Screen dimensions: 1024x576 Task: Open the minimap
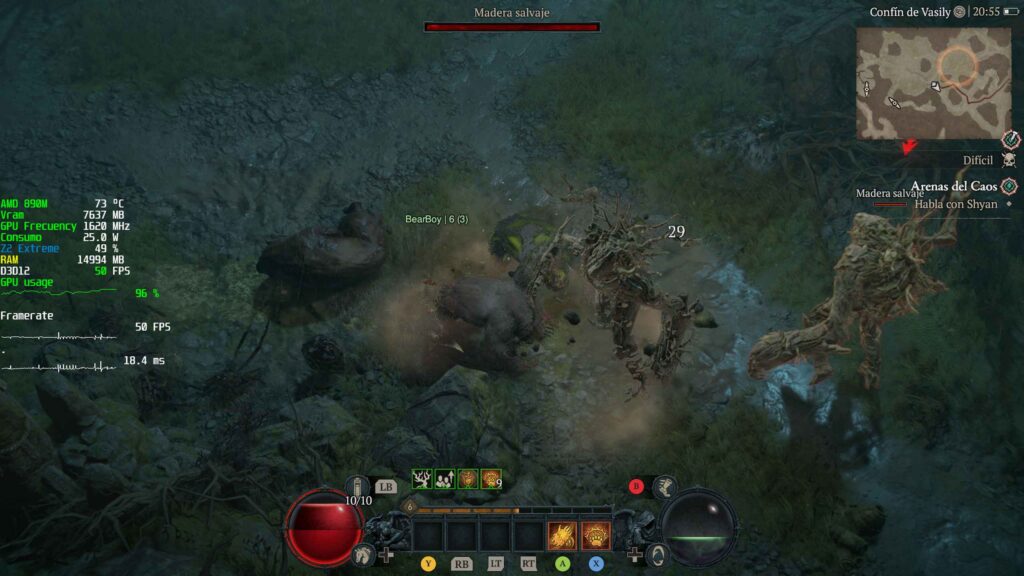(932, 83)
